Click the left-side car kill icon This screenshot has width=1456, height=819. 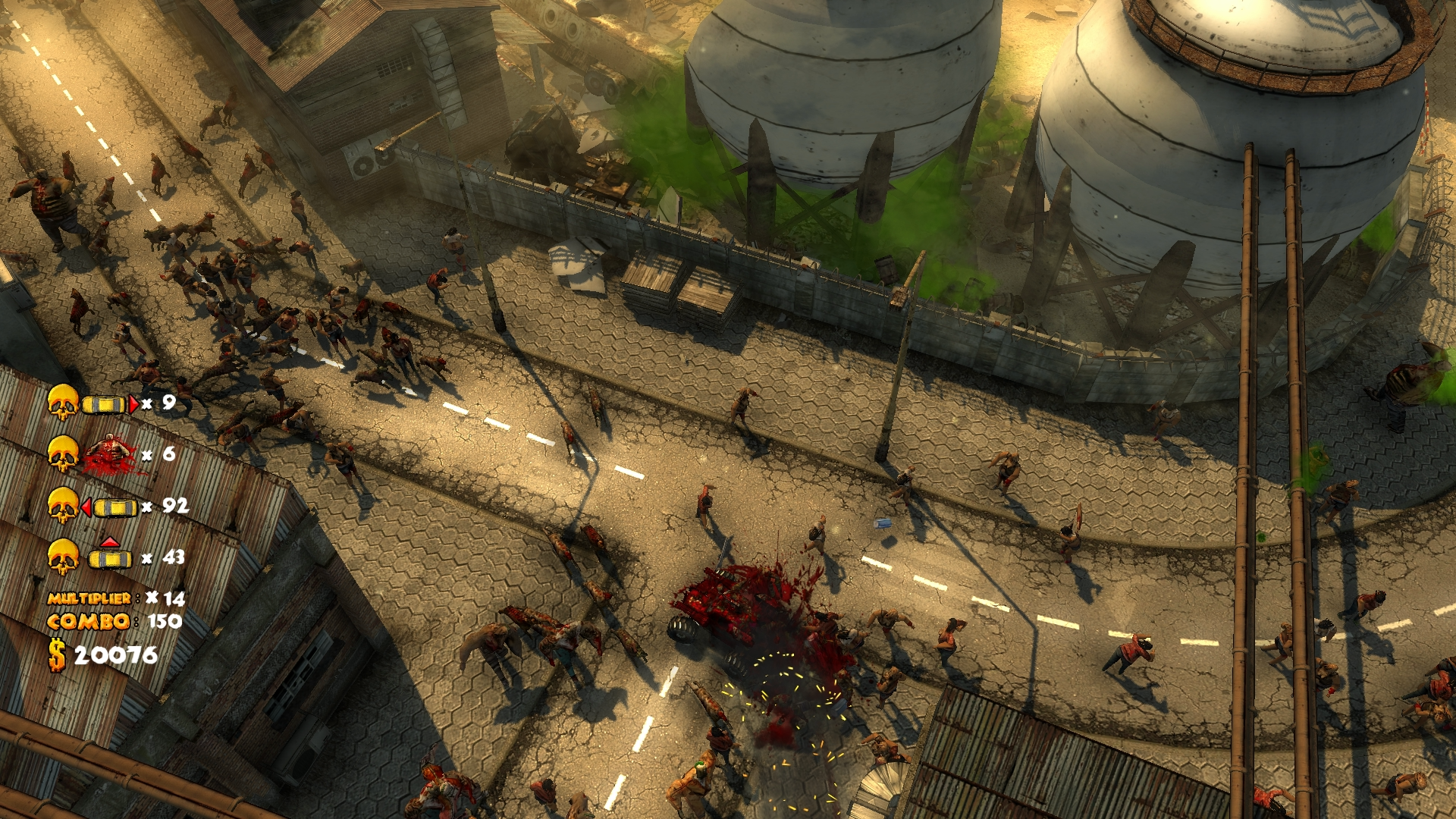tap(109, 507)
